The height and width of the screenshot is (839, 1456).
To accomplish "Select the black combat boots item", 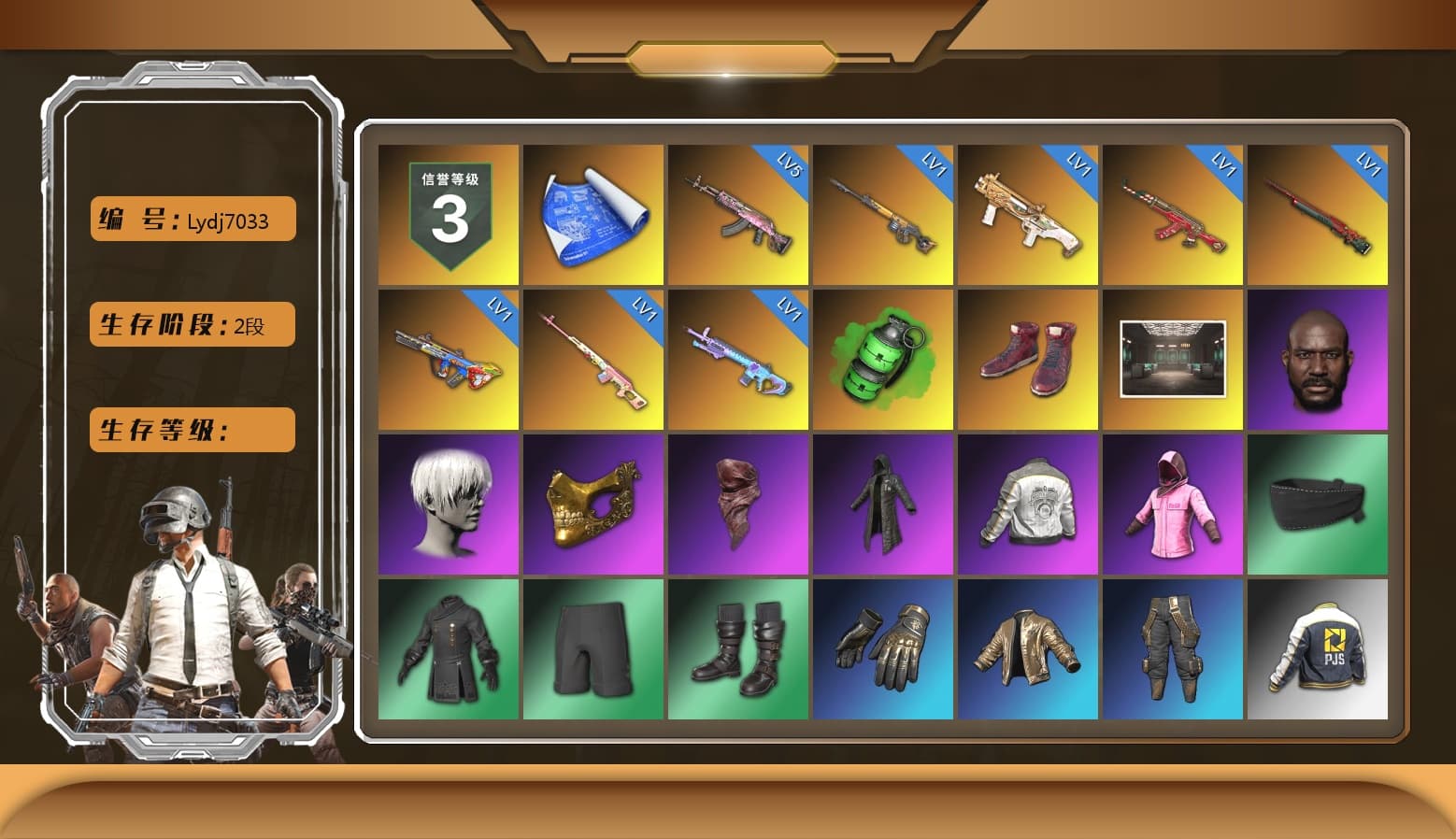I will tap(738, 649).
